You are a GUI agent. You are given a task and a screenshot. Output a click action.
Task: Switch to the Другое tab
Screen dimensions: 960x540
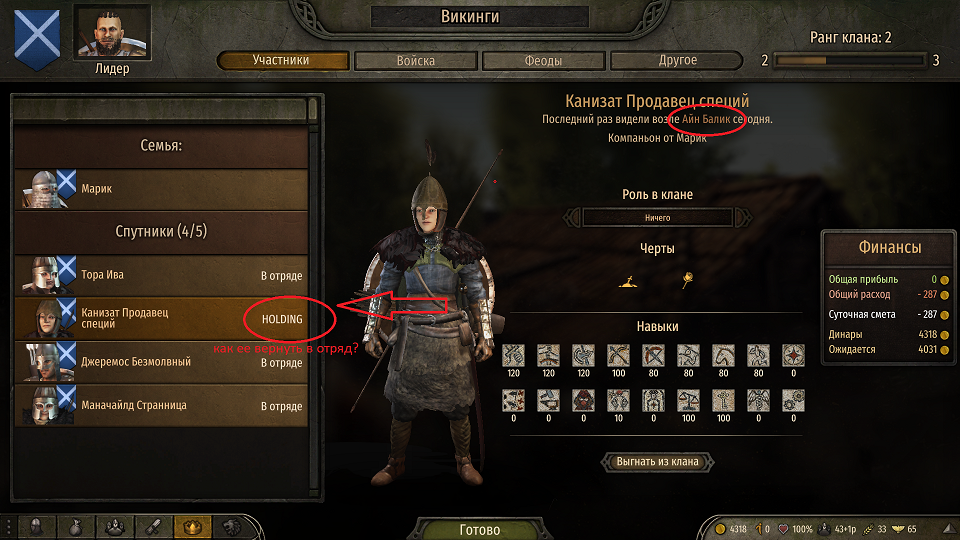[x=677, y=61]
